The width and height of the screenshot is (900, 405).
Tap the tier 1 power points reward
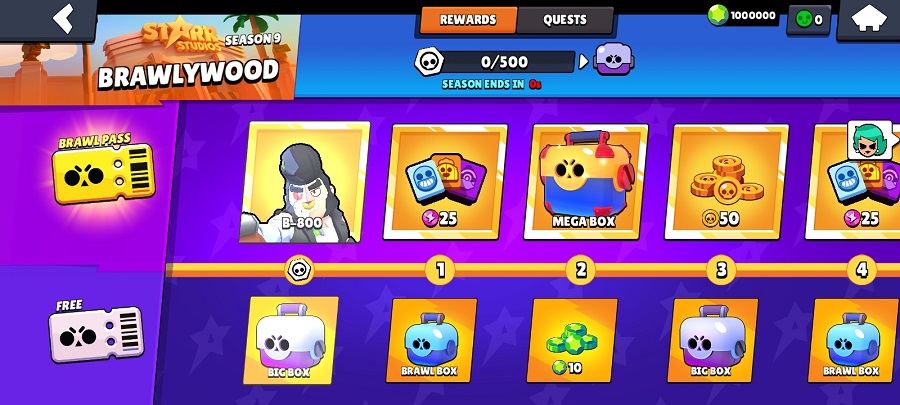[x=446, y=185]
